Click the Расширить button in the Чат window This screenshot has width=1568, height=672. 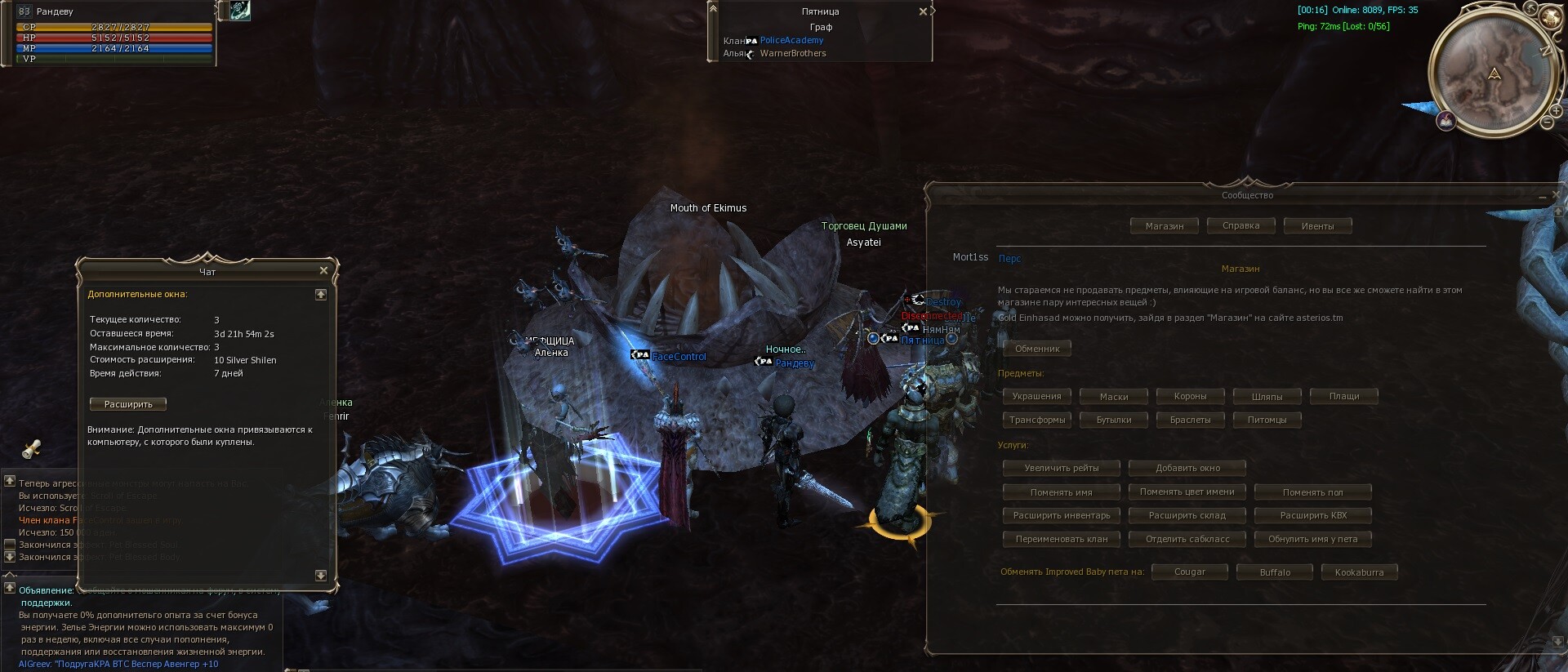pos(128,404)
